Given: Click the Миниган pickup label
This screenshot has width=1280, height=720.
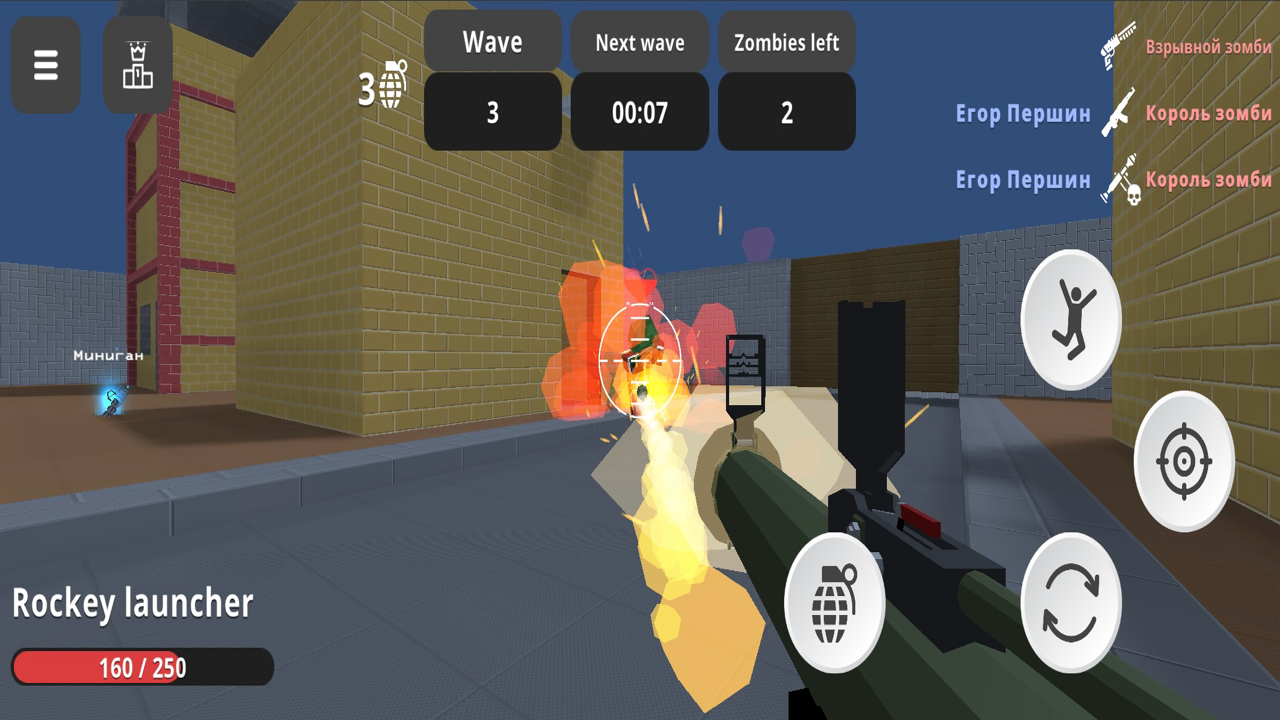Looking at the screenshot, I should tap(108, 355).
